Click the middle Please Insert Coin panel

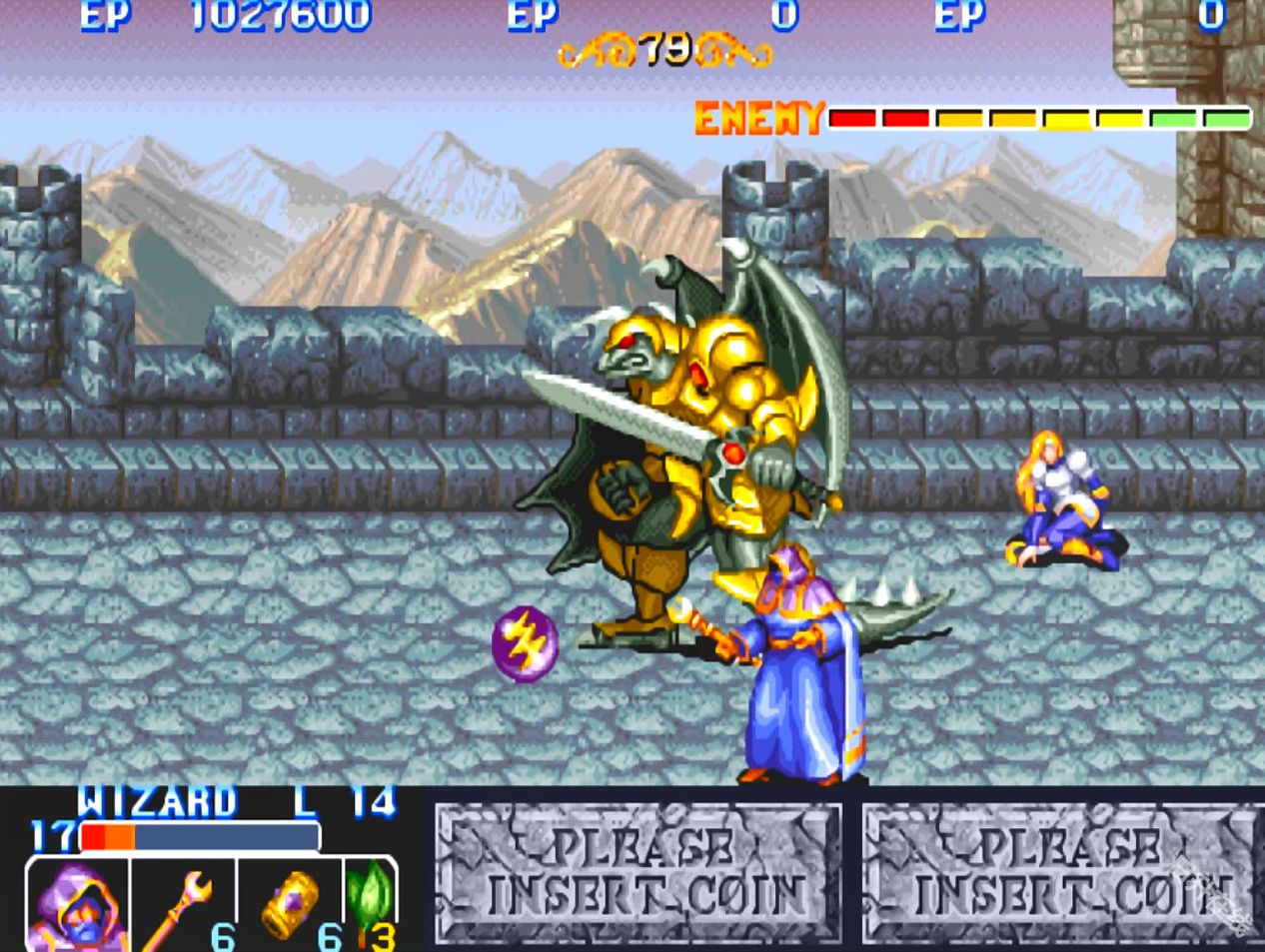click(x=638, y=873)
